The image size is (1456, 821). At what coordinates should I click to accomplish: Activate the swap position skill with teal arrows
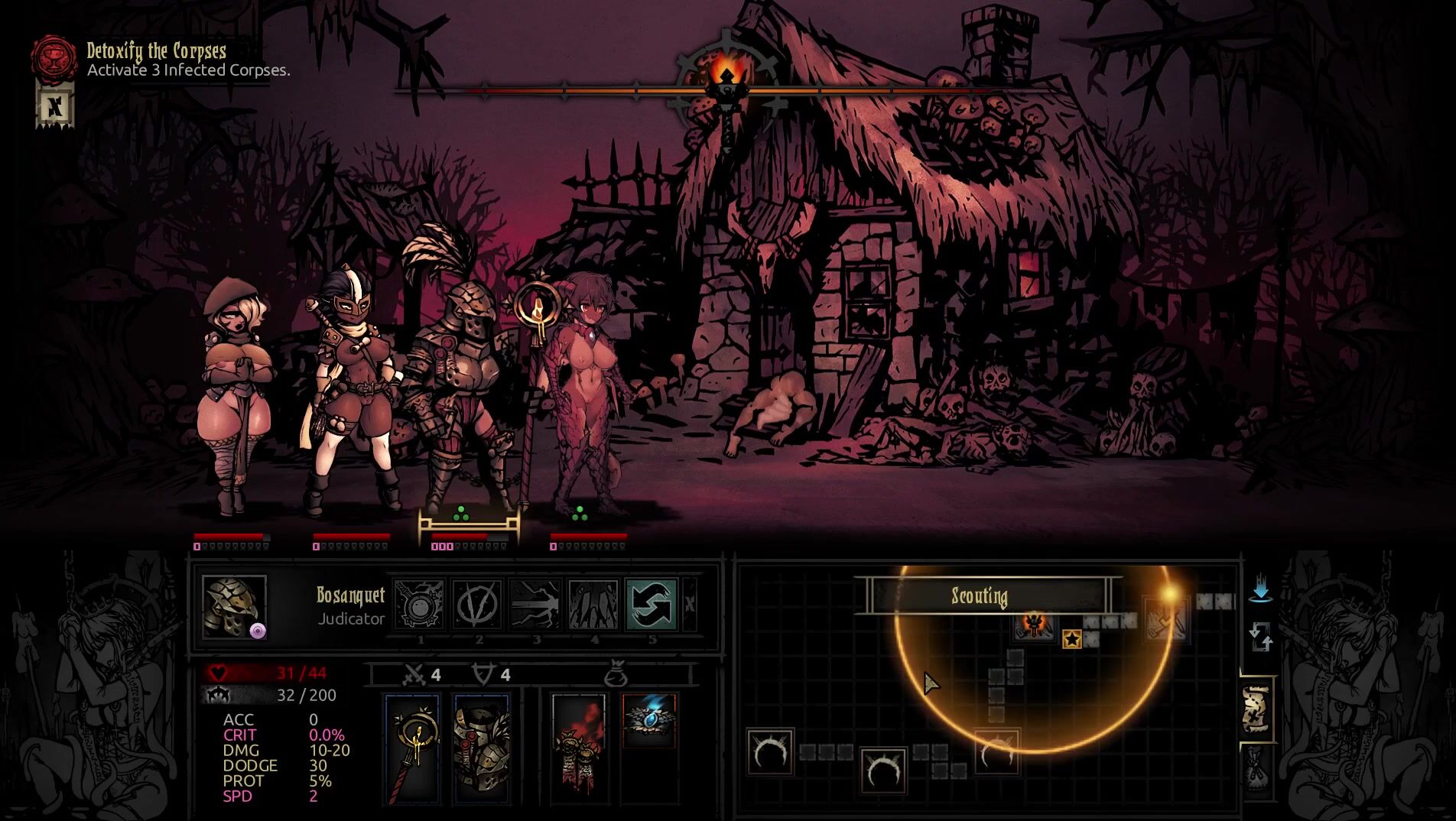pos(652,605)
